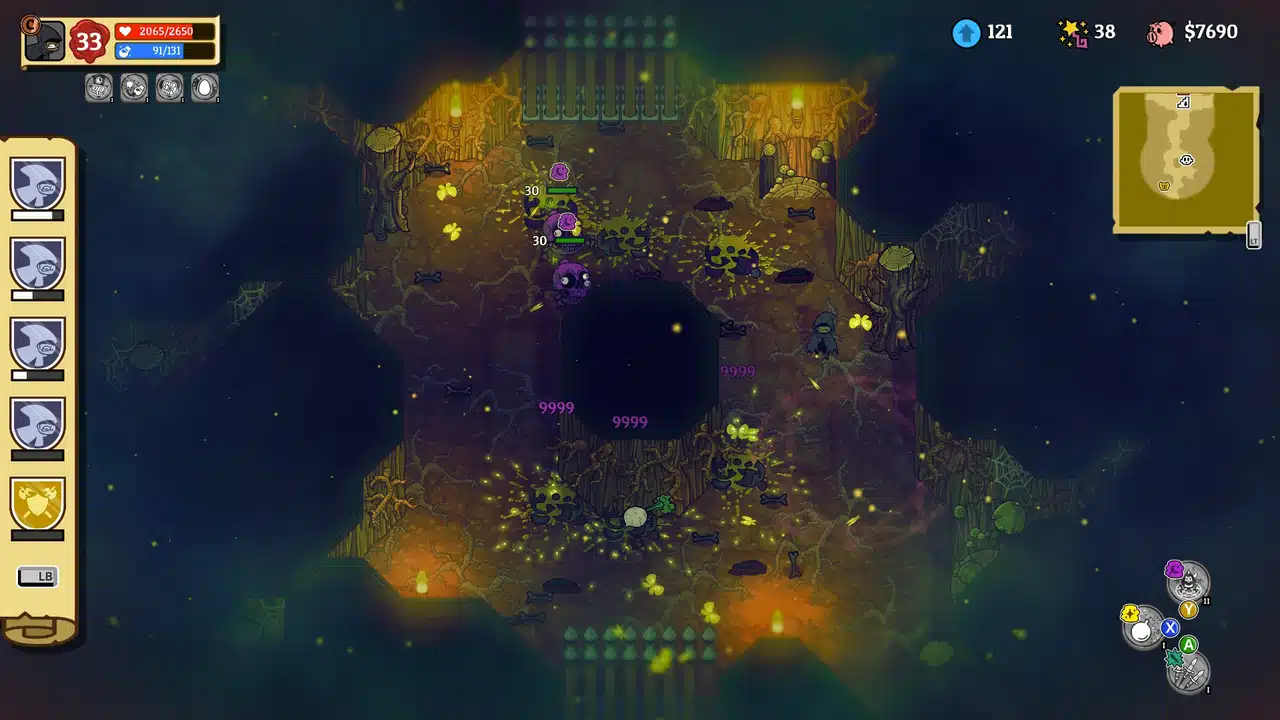Screen dimensions: 1280x720
Task: Toggle the eye marker on the minimap
Action: (1186, 160)
